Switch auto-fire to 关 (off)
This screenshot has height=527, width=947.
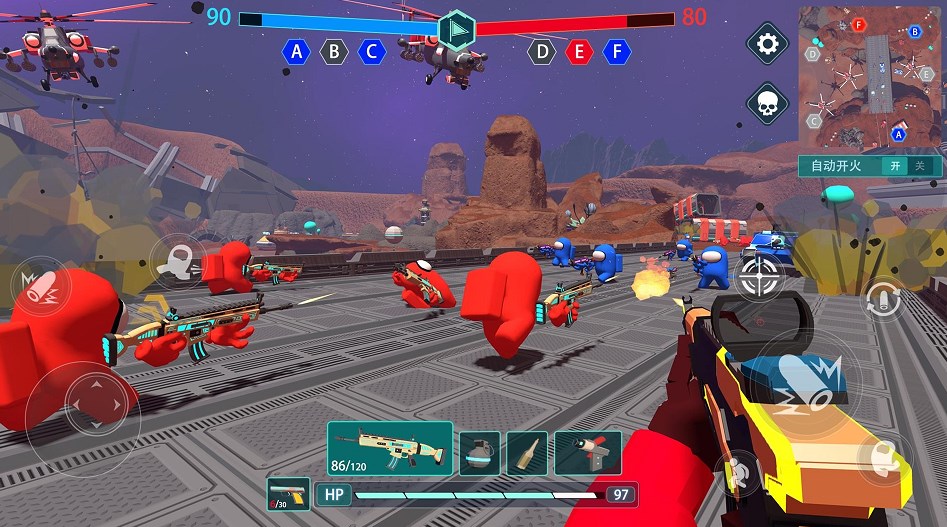921,166
